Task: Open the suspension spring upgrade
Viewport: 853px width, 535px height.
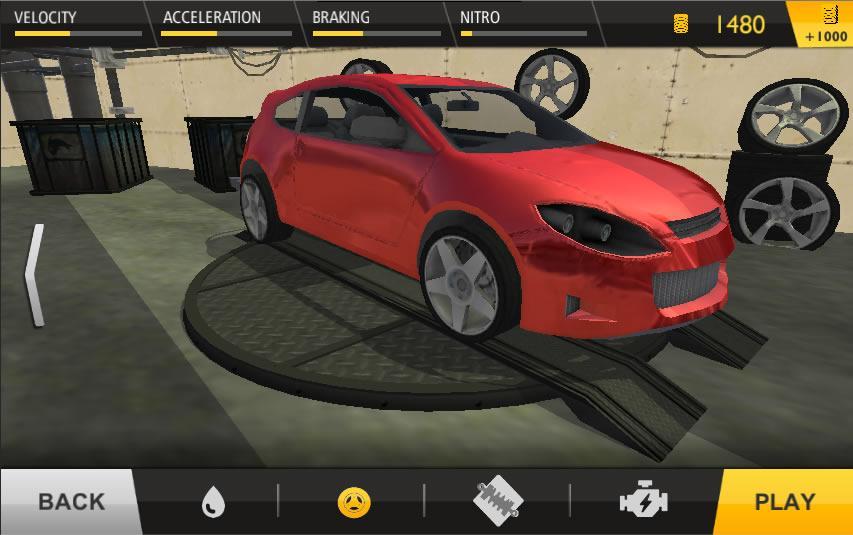Action: click(498, 501)
